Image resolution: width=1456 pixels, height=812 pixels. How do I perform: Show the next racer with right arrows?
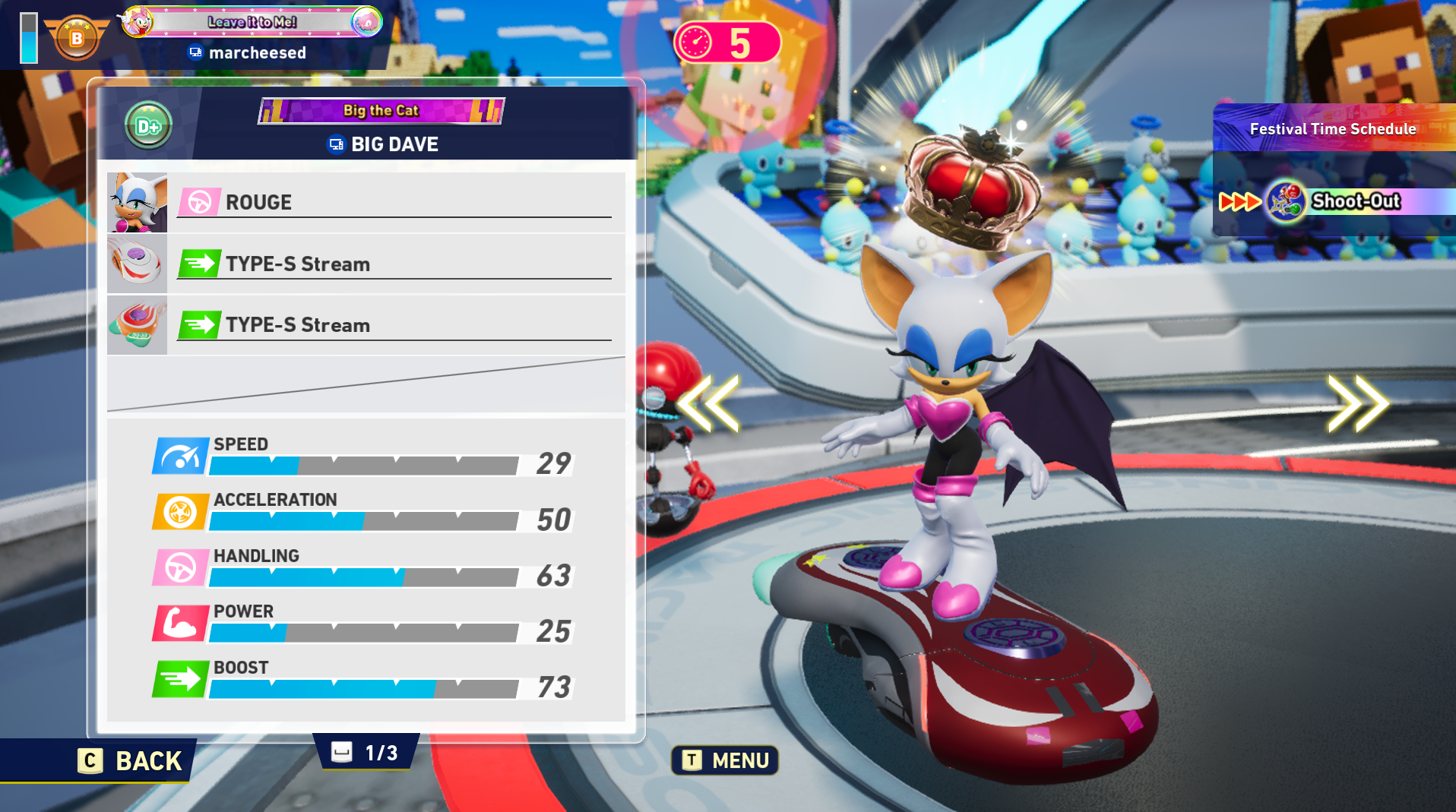(x=1357, y=403)
